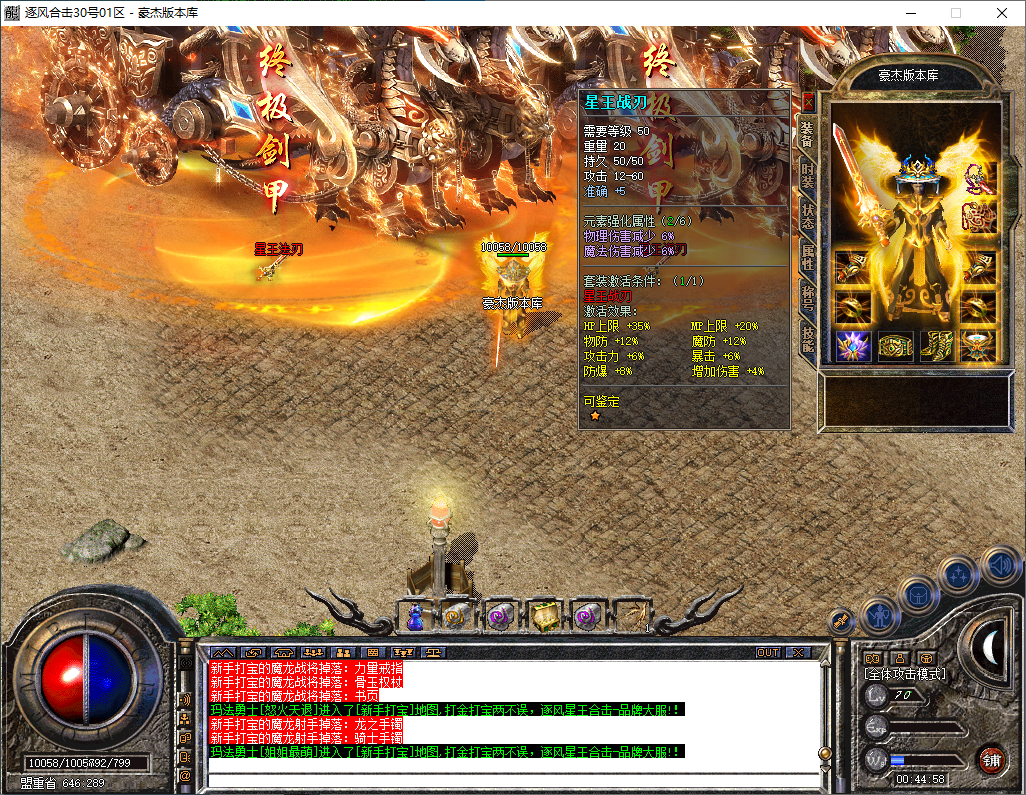This screenshot has height=795, width=1026.
Task: Close the game window
Action: click(x=1001, y=13)
